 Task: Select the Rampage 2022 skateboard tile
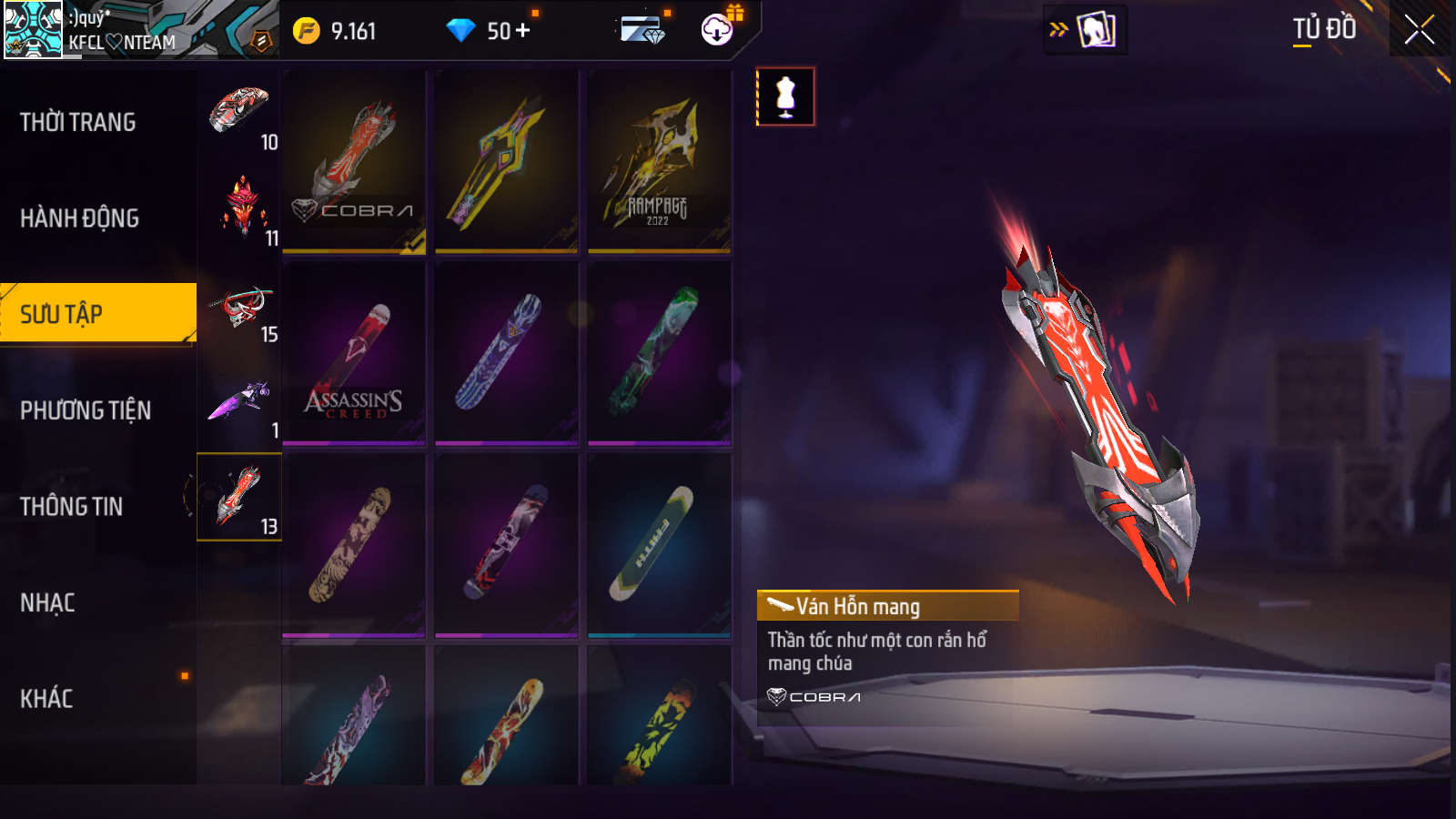pos(659,162)
